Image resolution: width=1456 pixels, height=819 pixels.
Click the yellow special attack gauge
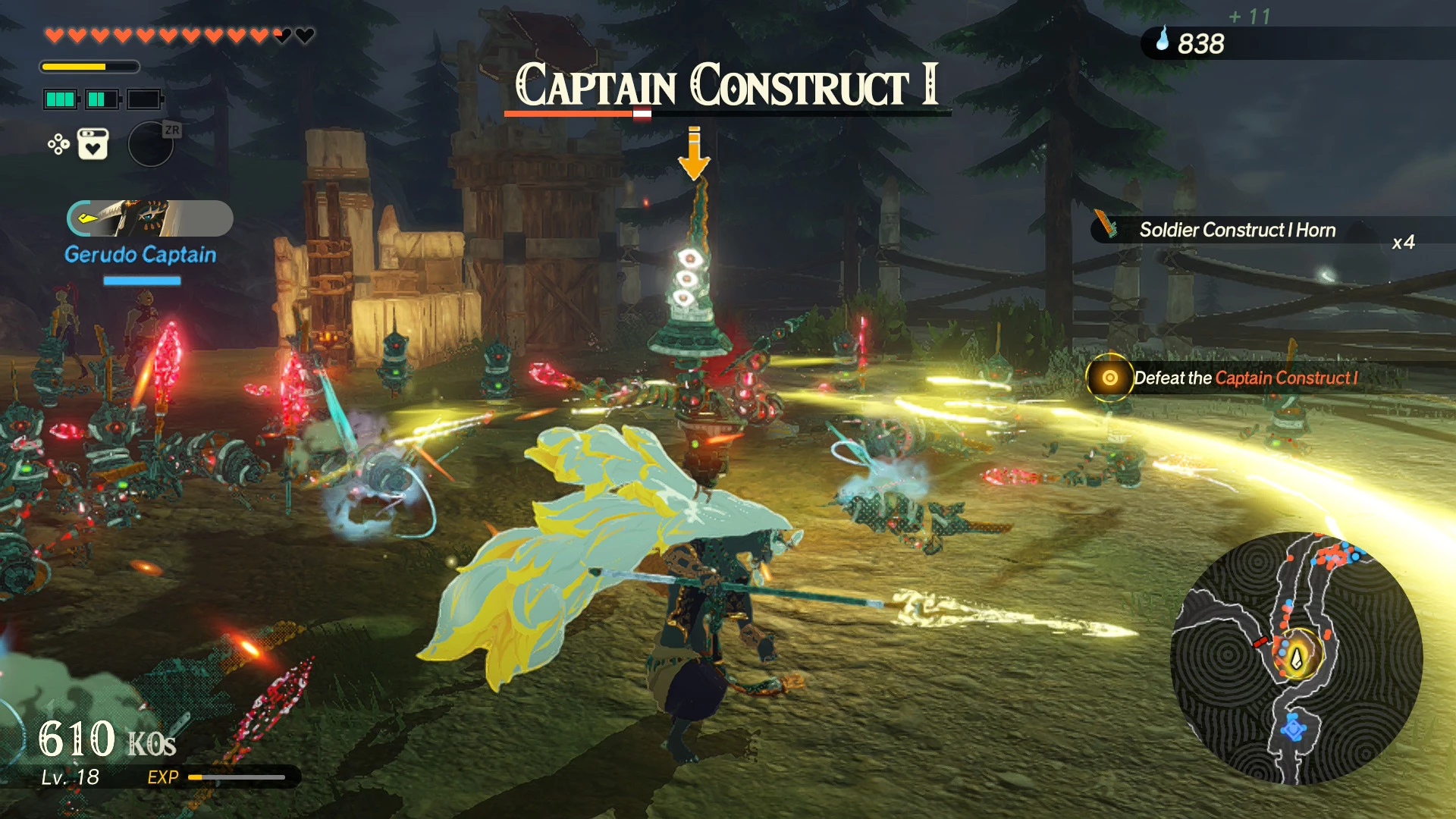pos(89,67)
